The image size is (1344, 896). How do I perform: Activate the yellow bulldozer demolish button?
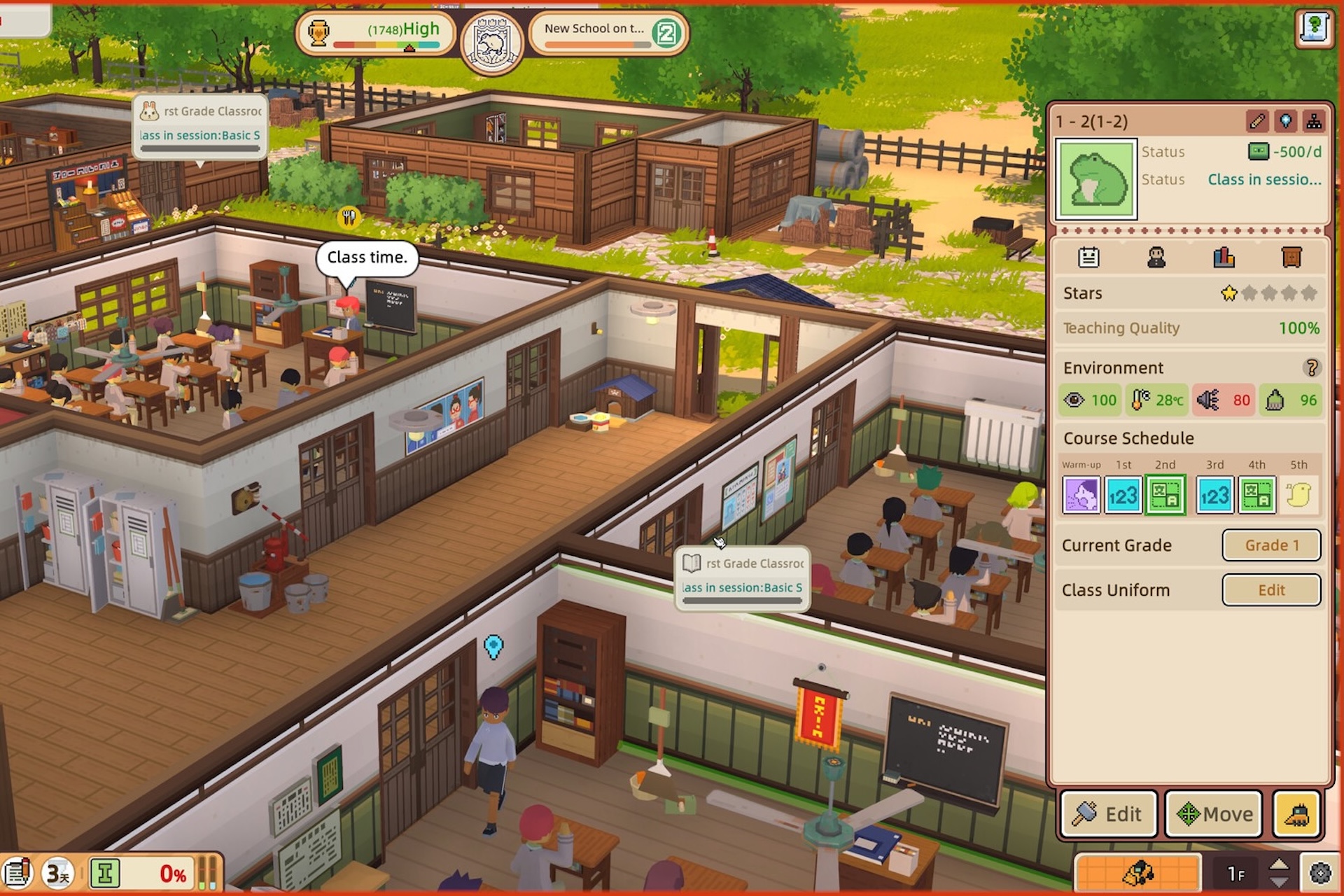[x=1297, y=814]
